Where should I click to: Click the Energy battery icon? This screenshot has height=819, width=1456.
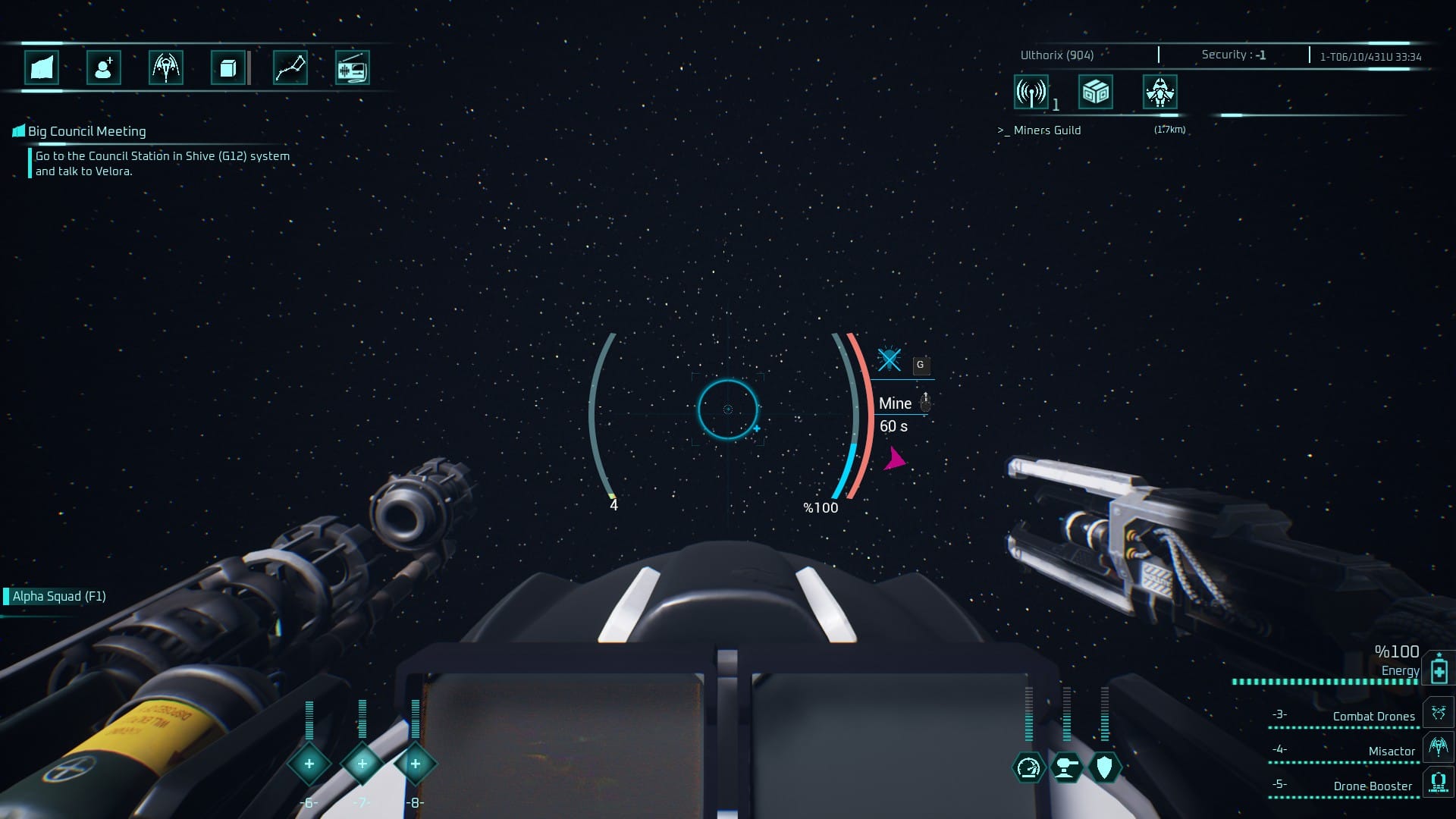click(x=1439, y=670)
